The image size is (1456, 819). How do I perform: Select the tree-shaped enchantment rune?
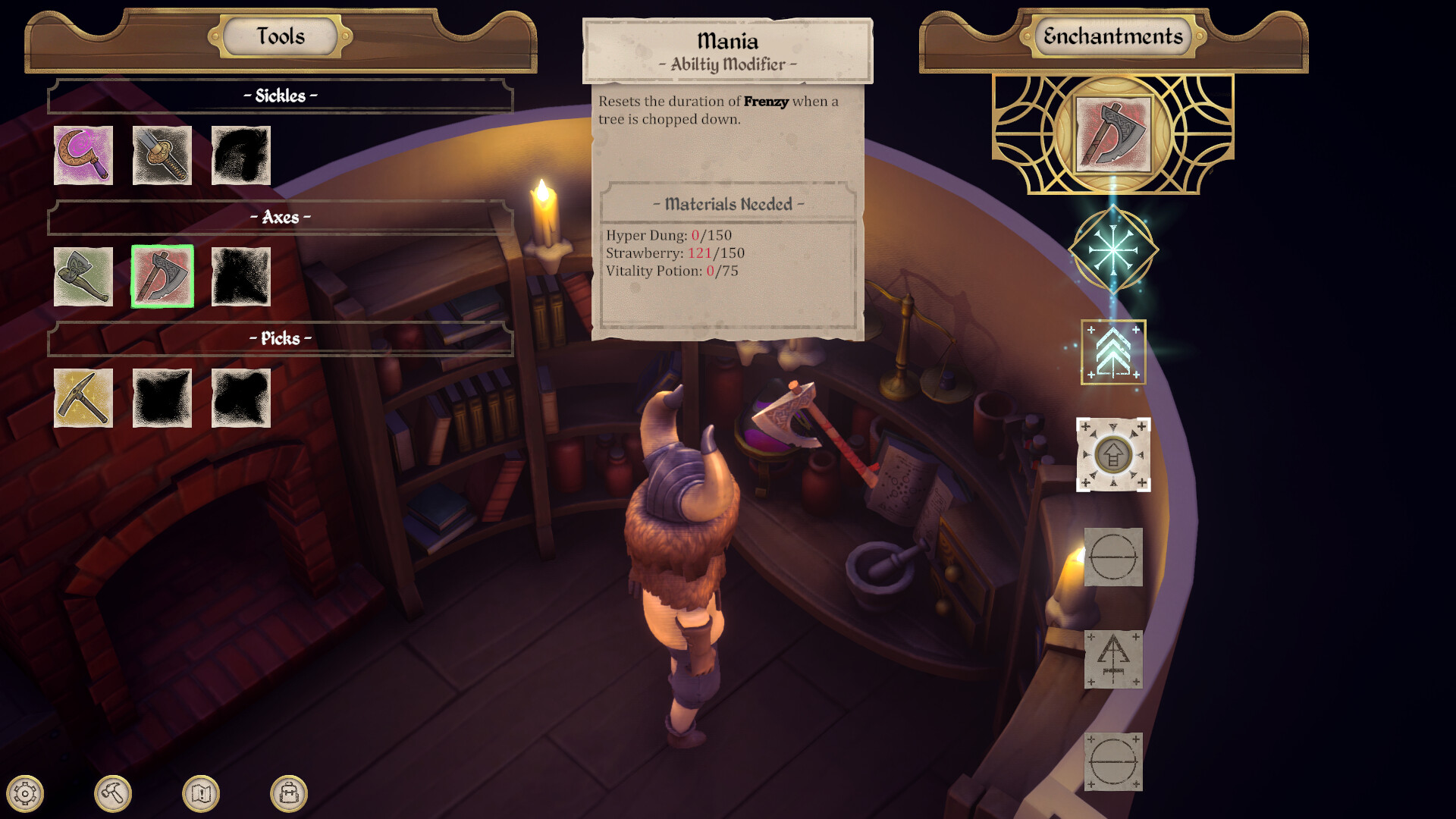1114,661
